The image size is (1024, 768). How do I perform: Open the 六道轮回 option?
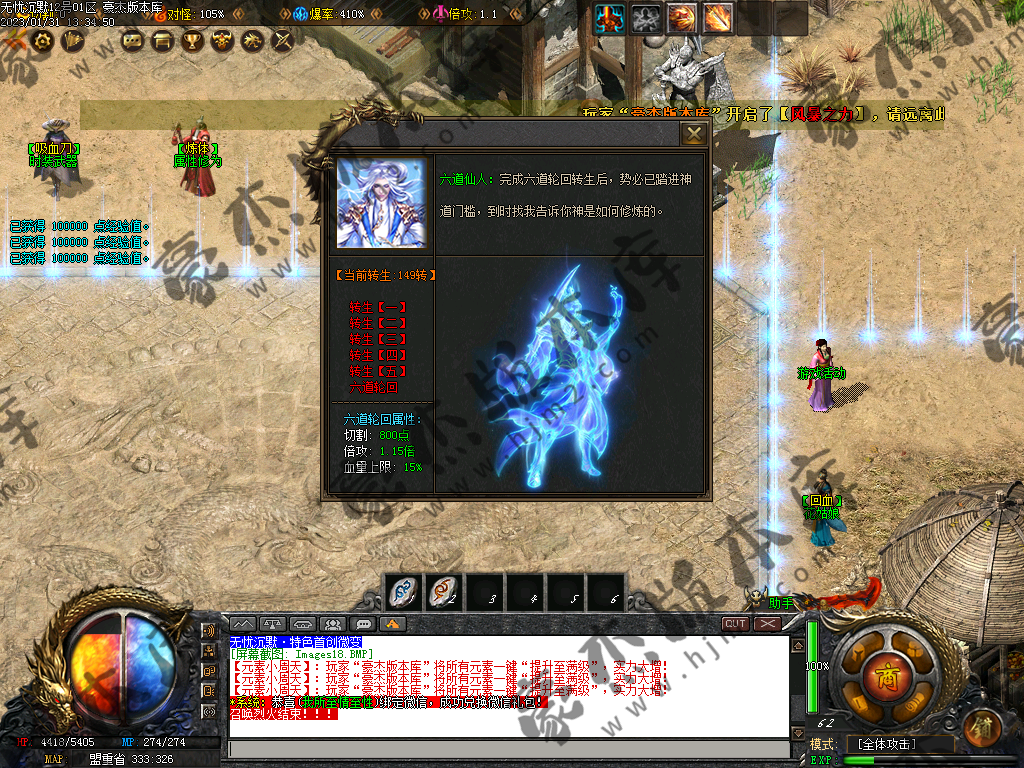(374, 387)
